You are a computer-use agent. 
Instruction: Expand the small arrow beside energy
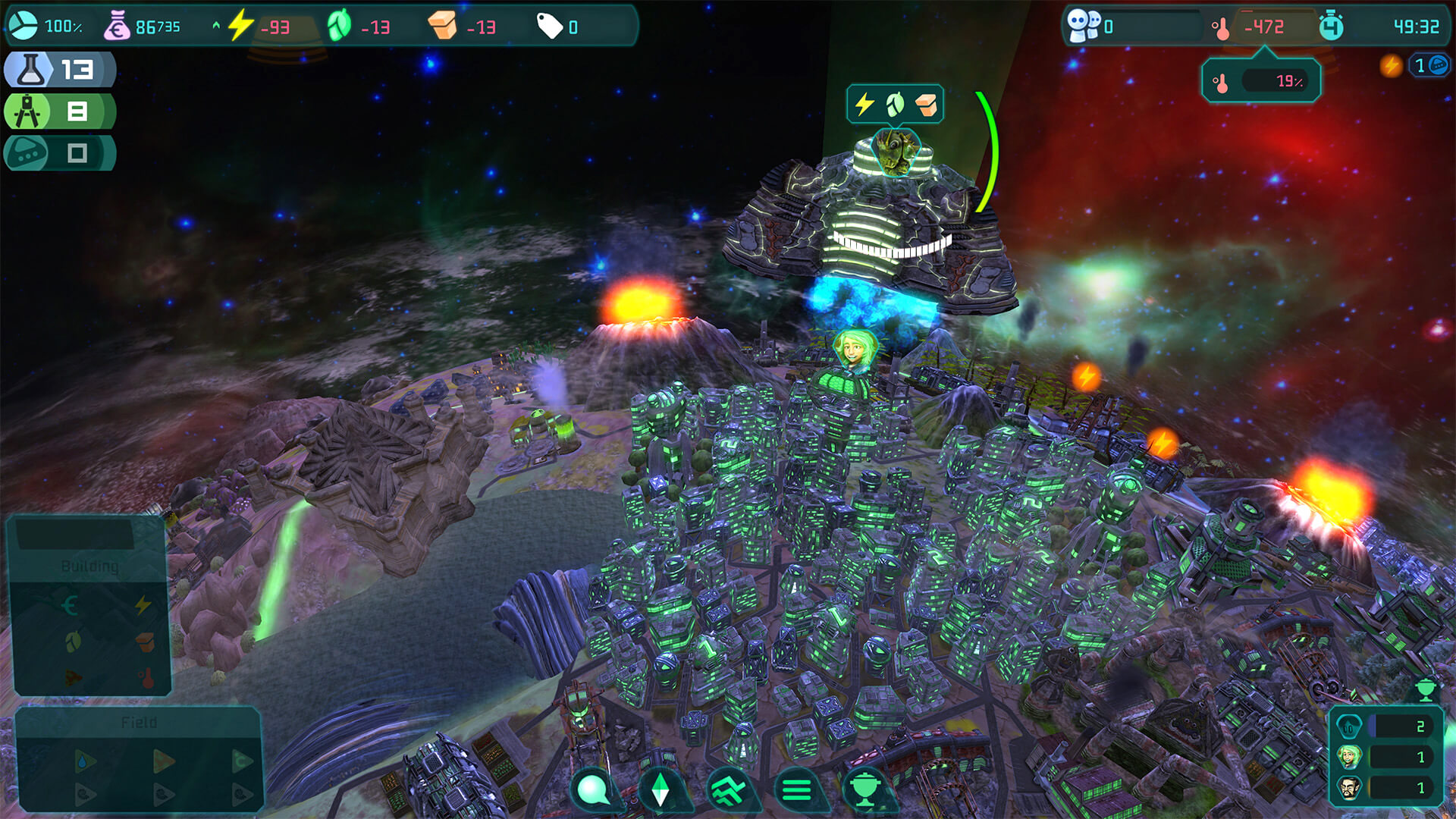click(216, 26)
